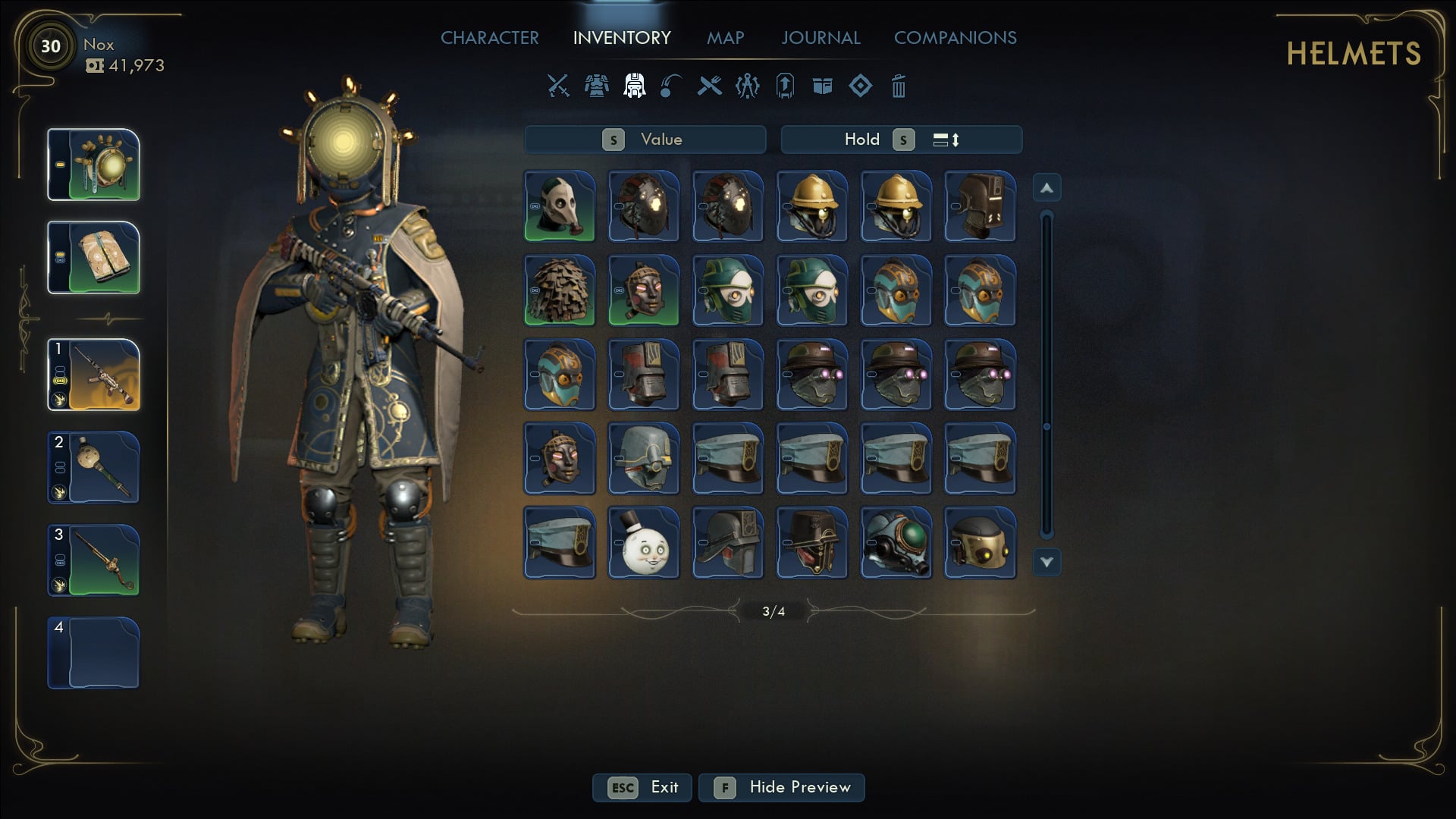This screenshot has width=1456, height=819.
Task: Open the JOURNAL tab
Action: coord(821,37)
